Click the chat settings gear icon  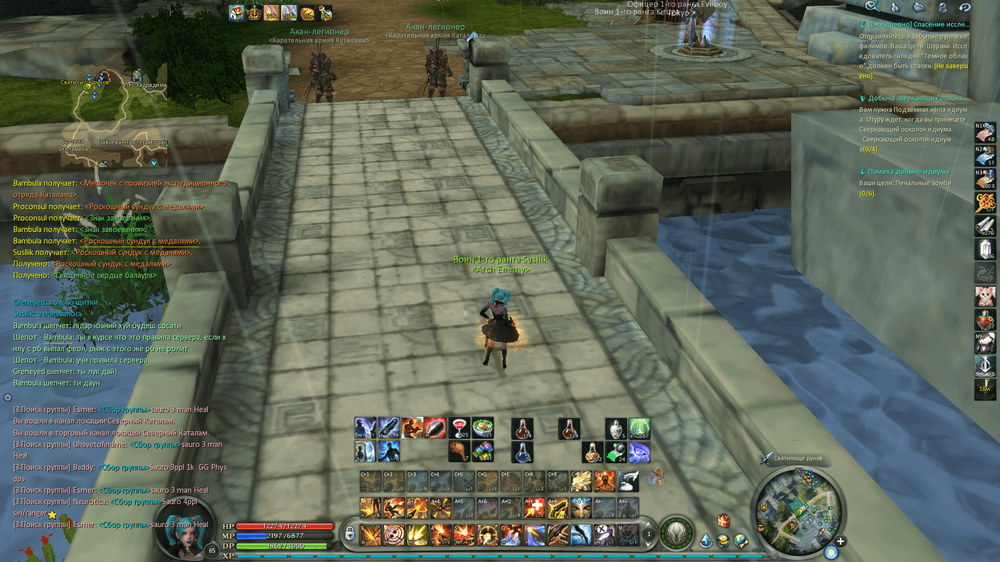(8, 398)
